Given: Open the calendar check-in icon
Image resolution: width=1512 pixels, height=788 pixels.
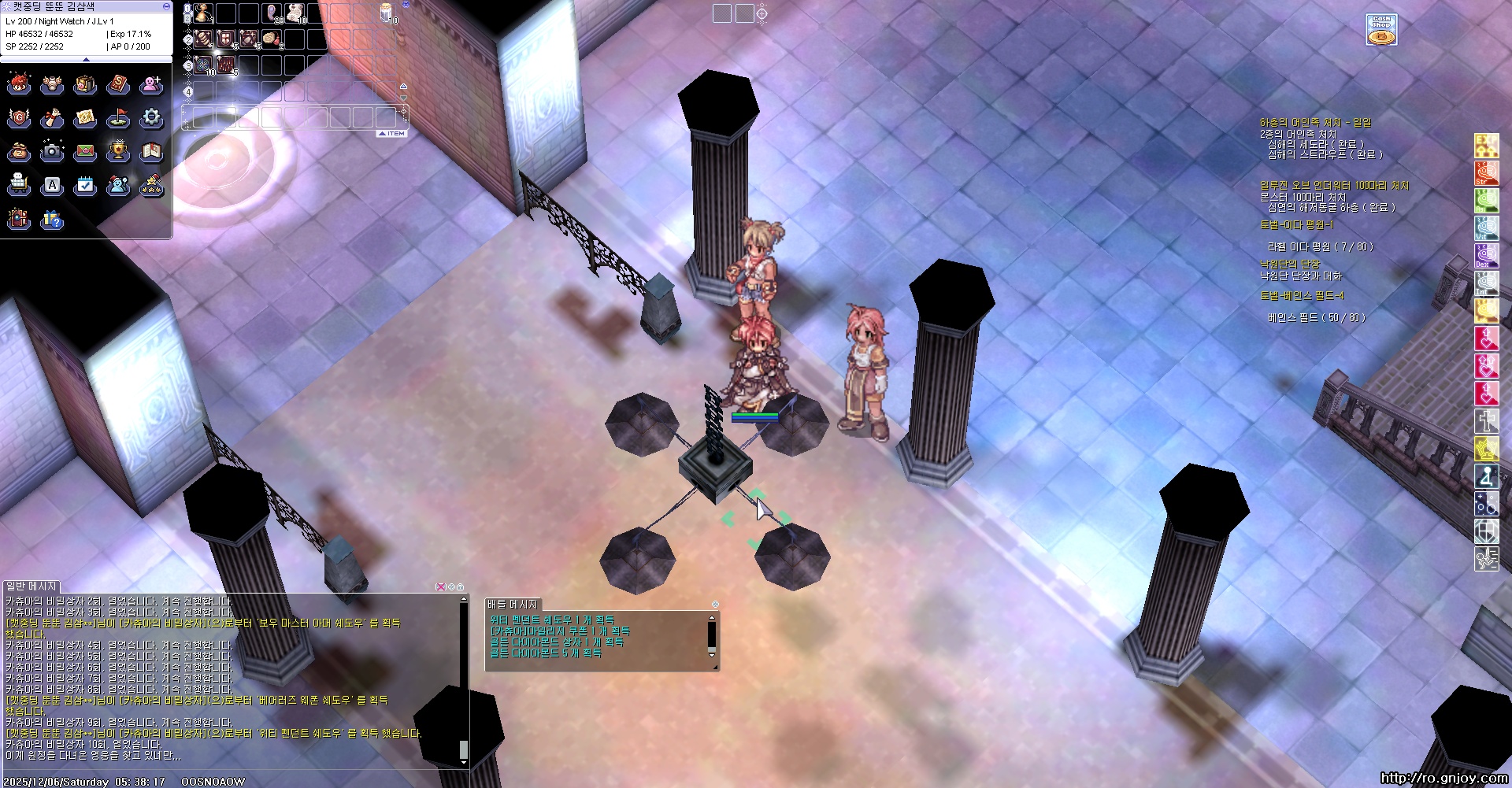Looking at the screenshot, I should click(85, 185).
